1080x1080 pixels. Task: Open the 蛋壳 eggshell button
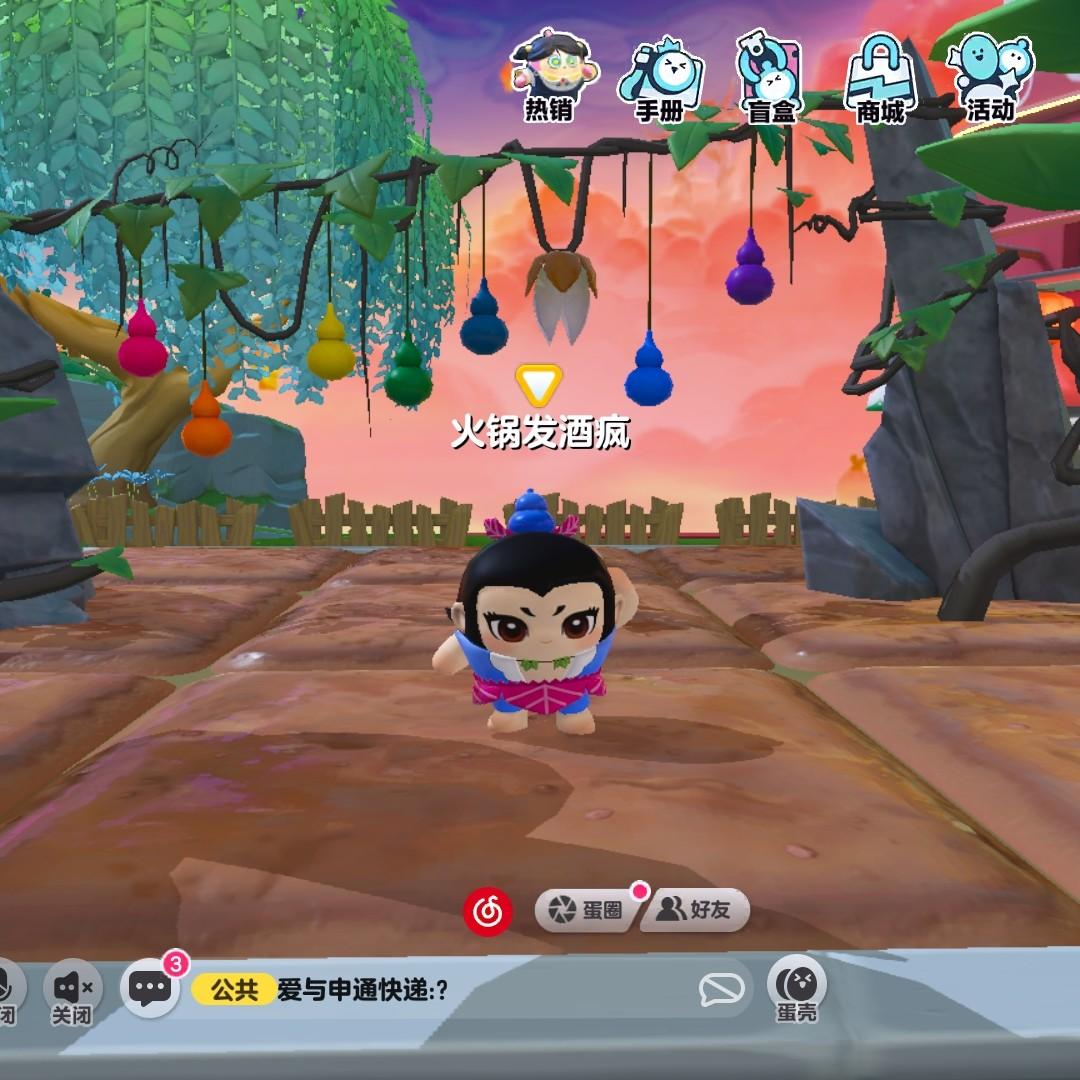click(x=797, y=988)
